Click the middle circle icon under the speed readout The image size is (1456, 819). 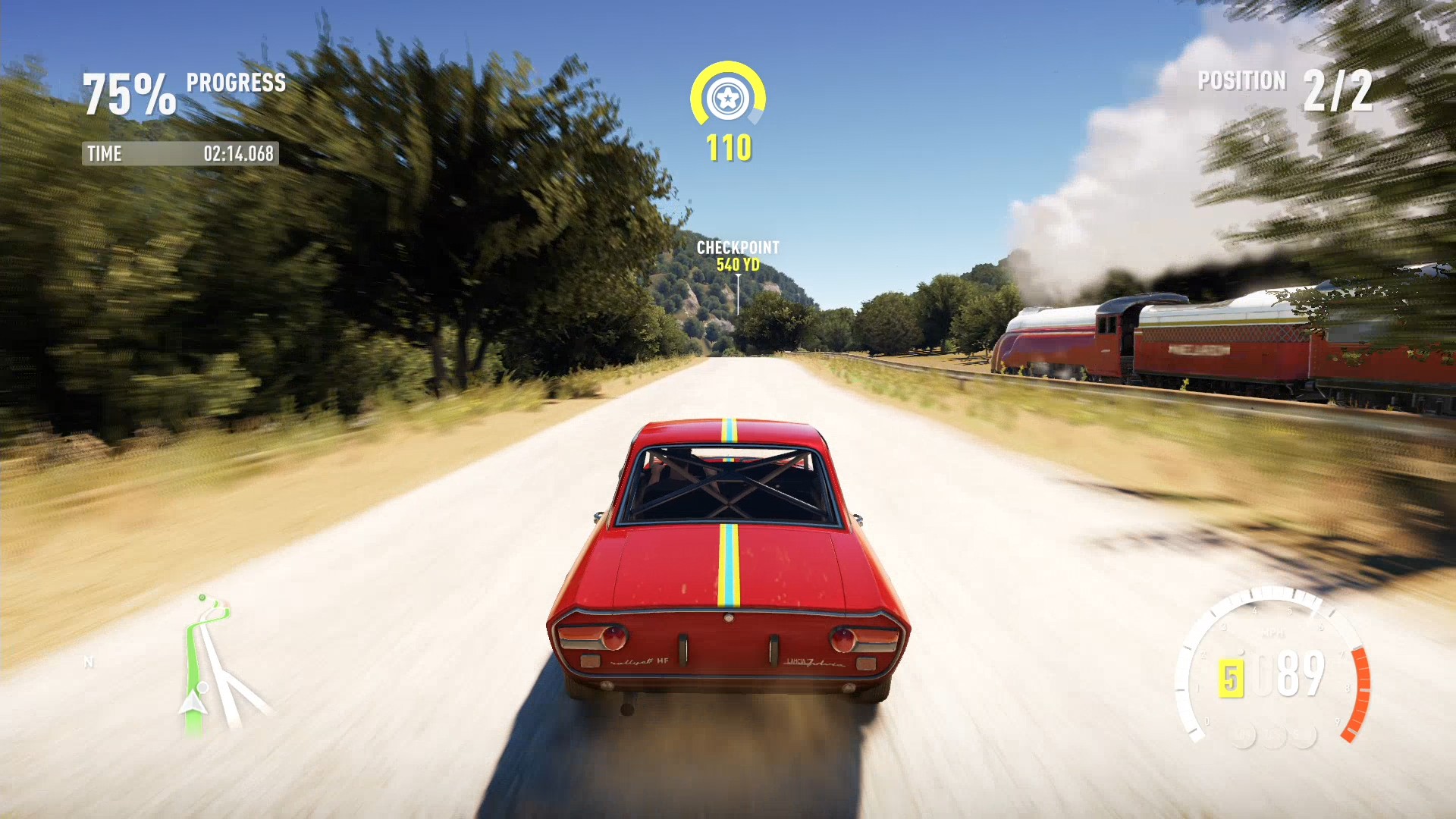point(1274,737)
